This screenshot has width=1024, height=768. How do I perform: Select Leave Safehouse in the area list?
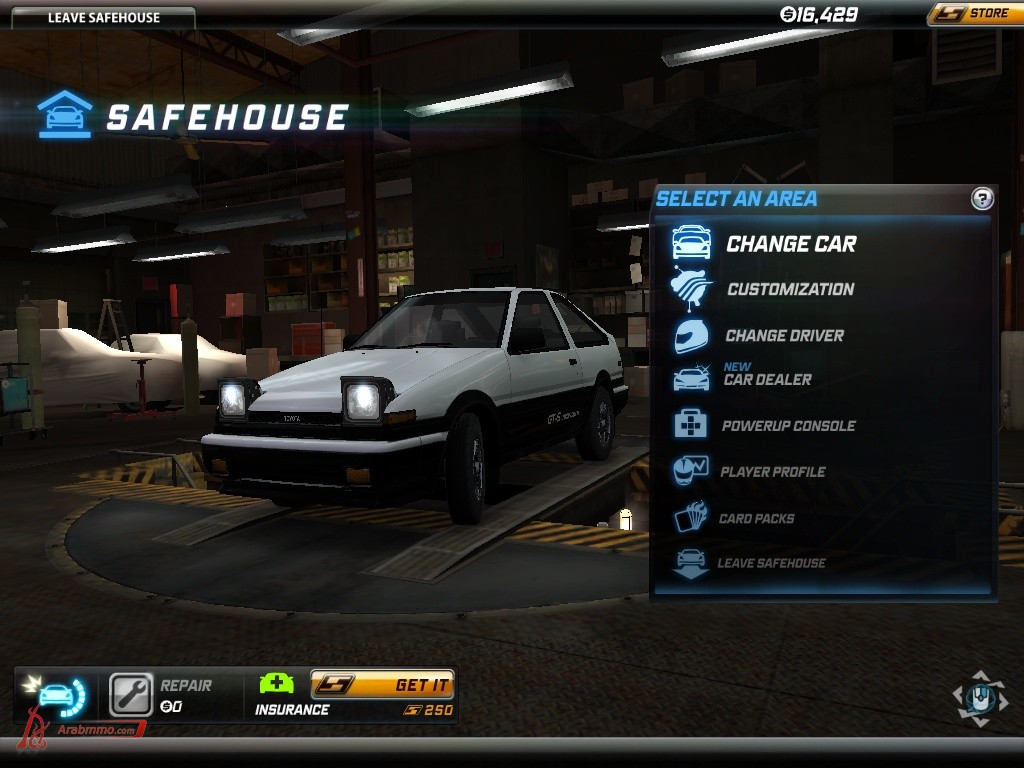point(771,563)
